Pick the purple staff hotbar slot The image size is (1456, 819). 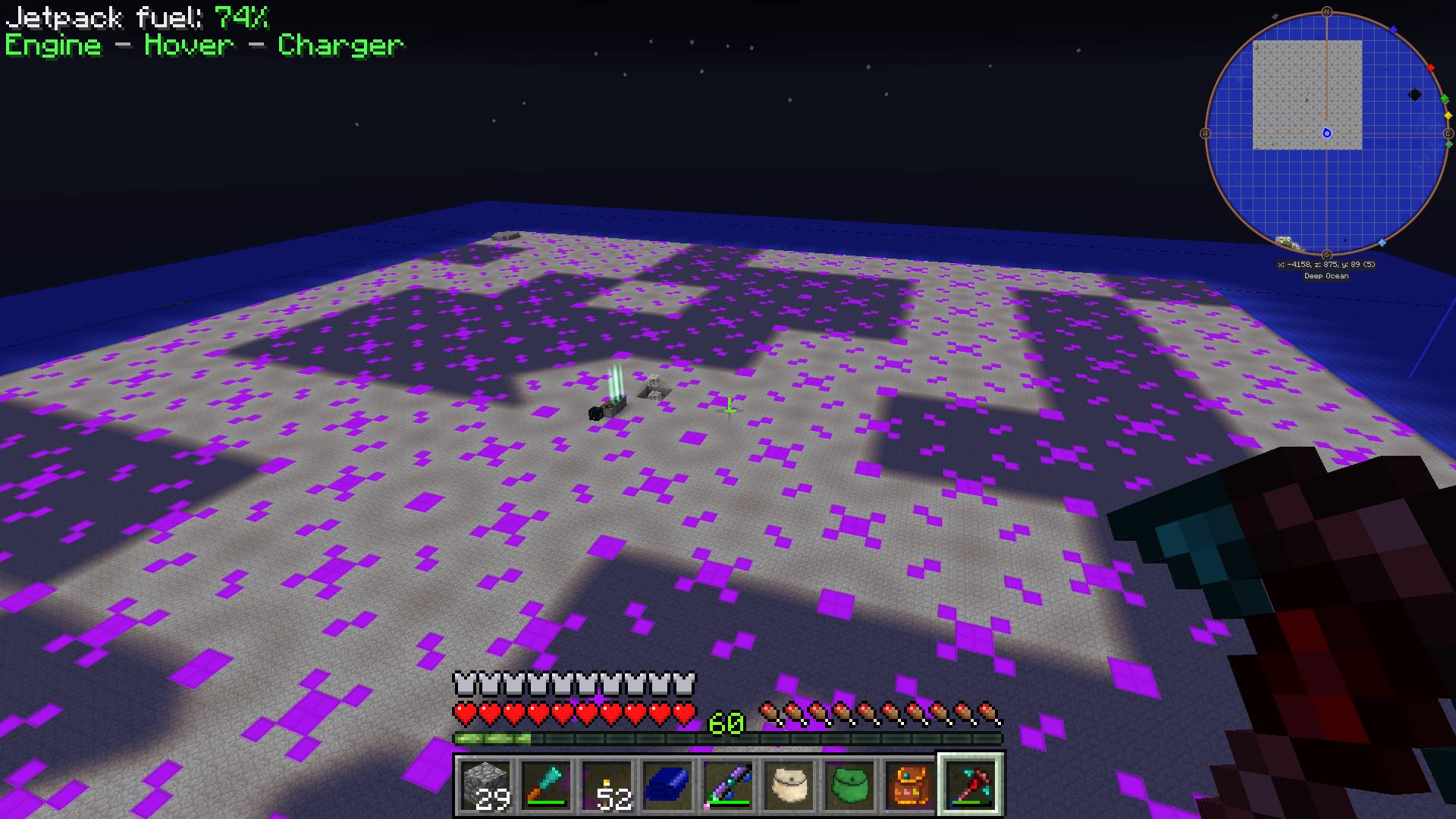[x=729, y=784]
